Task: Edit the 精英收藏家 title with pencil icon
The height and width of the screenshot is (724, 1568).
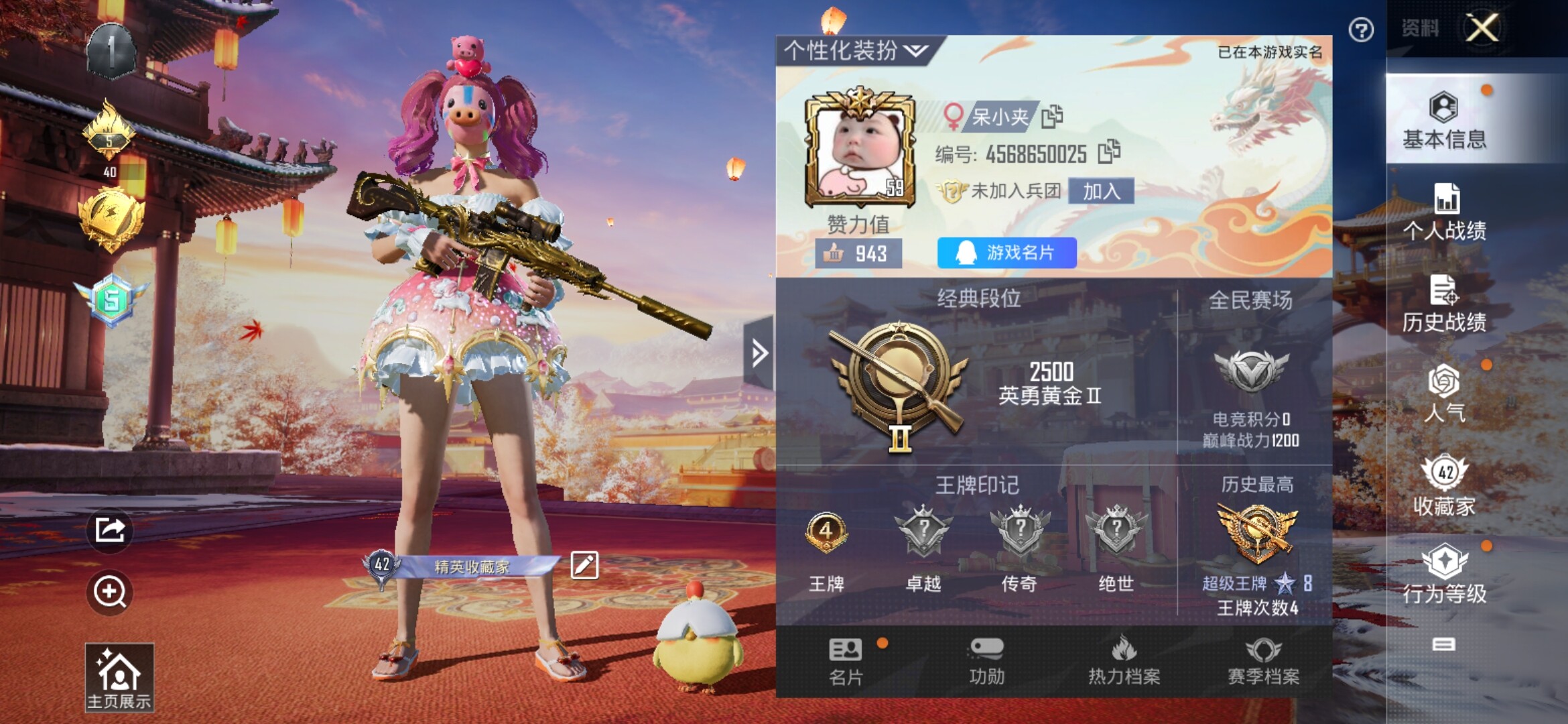Action: click(x=584, y=565)
